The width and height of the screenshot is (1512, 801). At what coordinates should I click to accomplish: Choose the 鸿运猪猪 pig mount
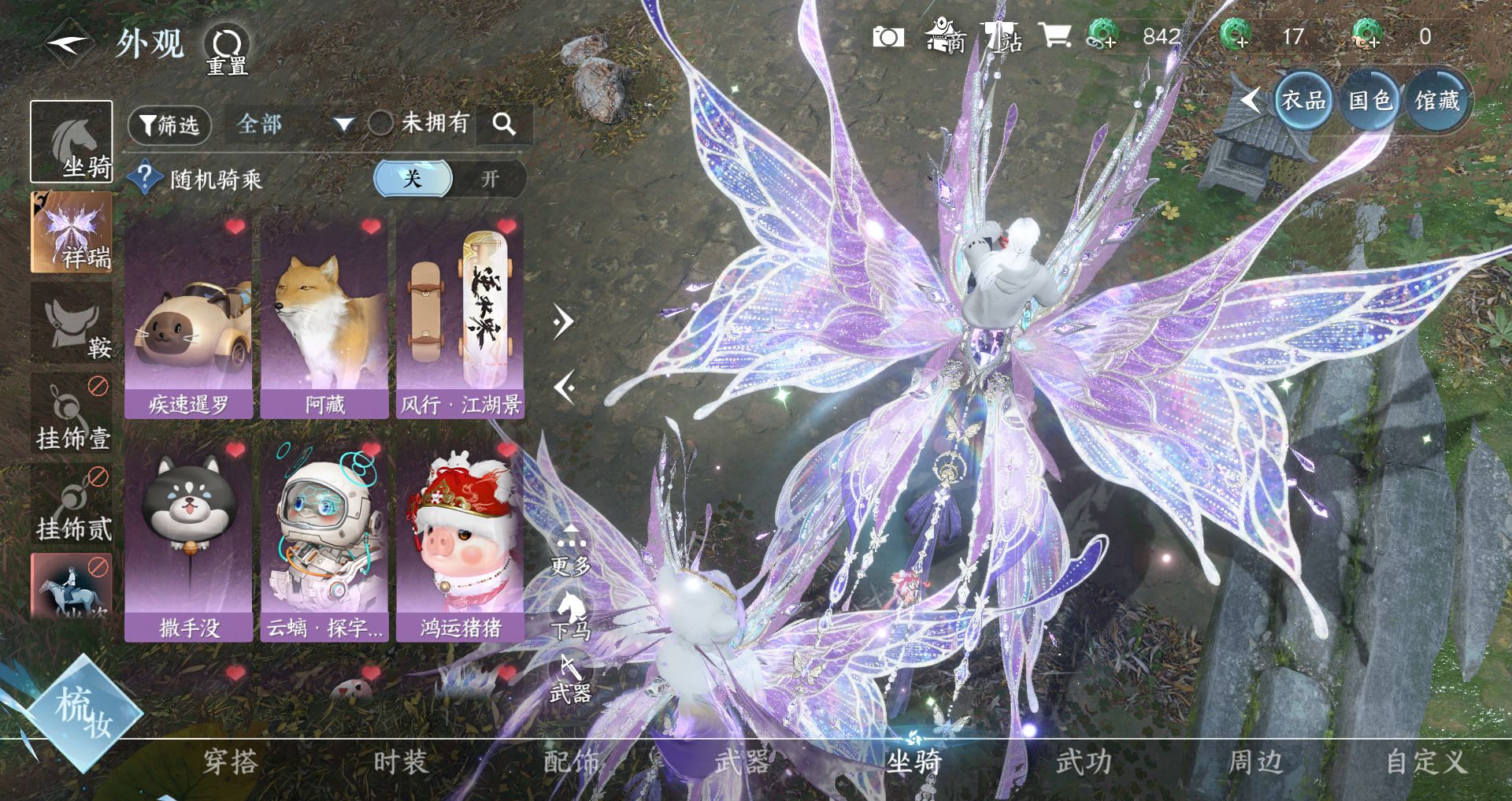pyautogui.click(x=461, y=540)
